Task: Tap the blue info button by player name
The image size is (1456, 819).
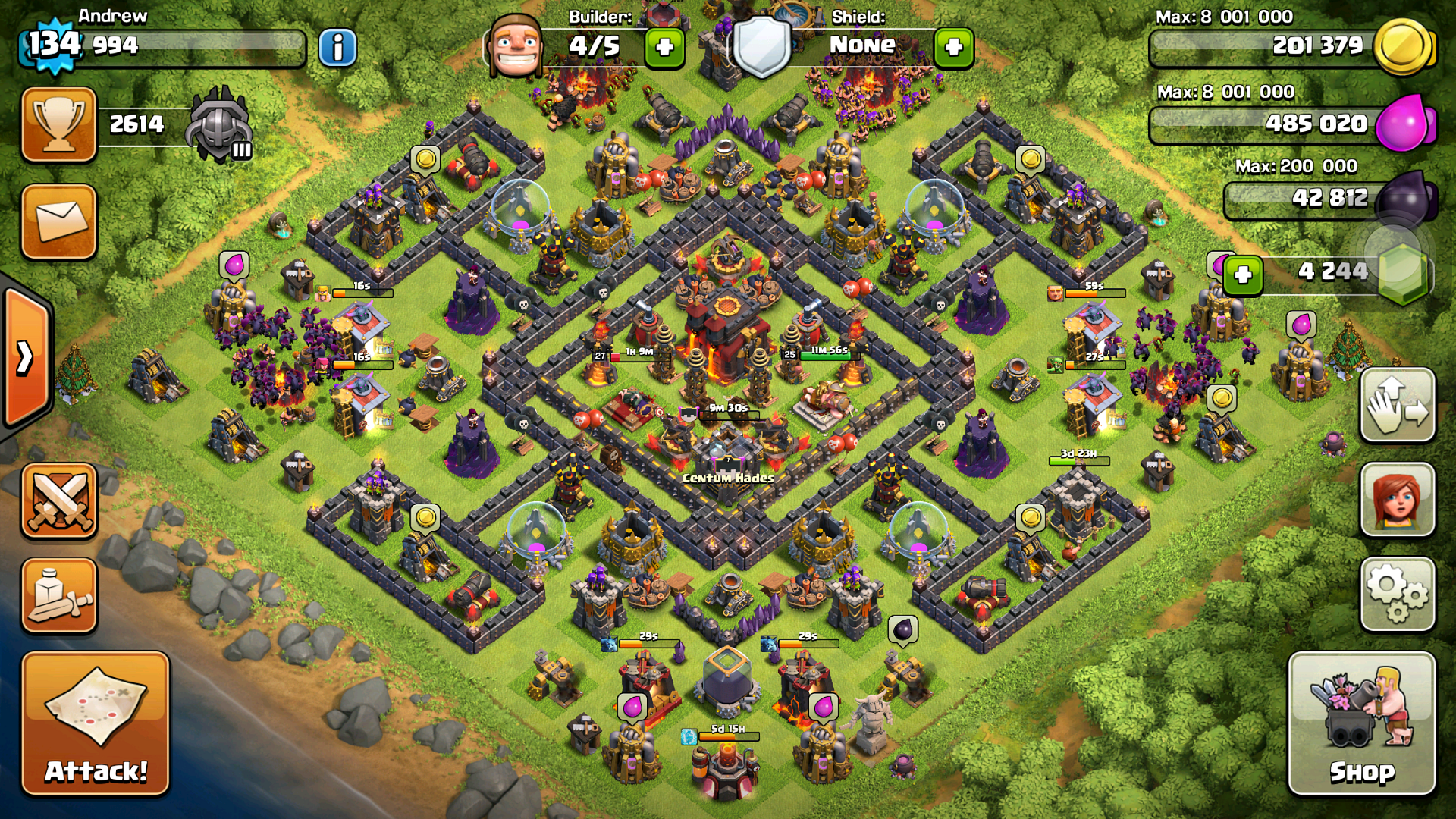Action: (x=337, y=48)
